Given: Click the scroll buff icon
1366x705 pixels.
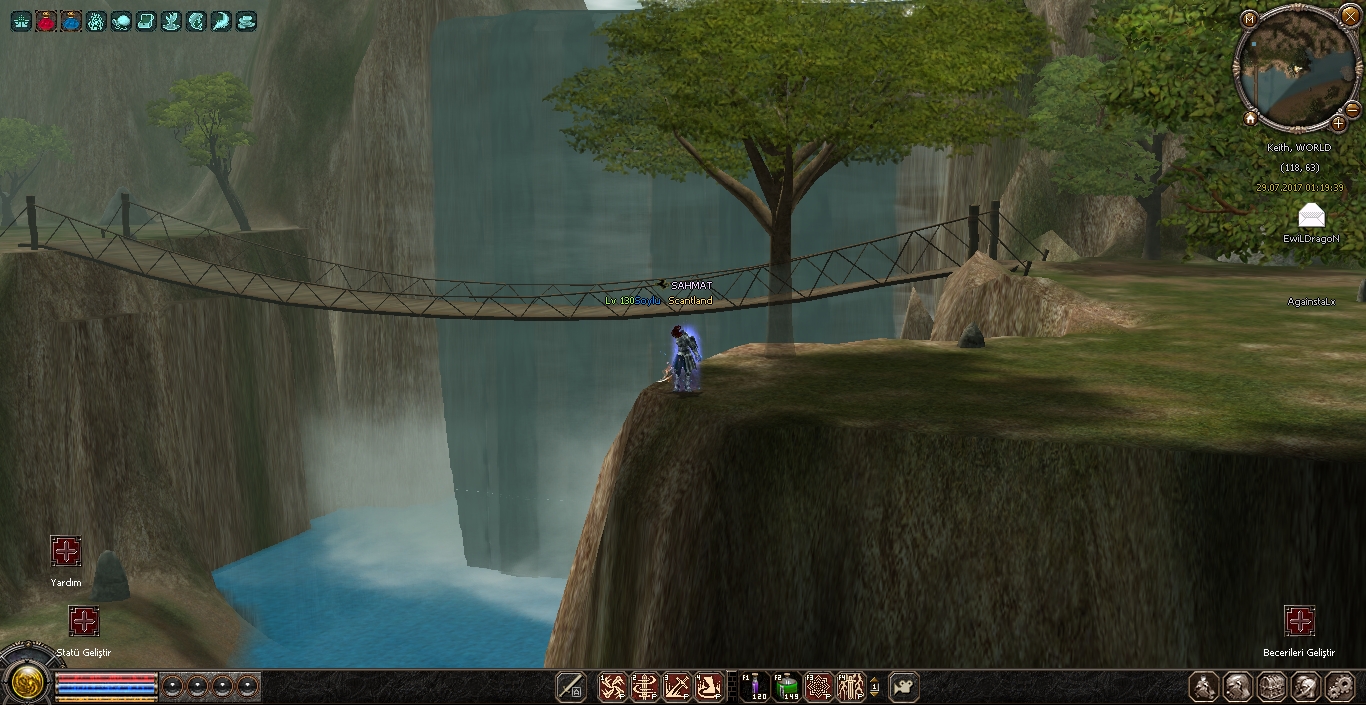Looking at the screenshot, I should pyautogui.click(x=146, y=21).
